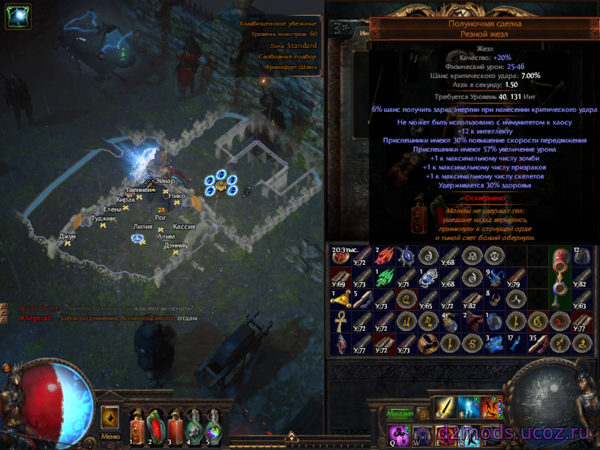Click the flask-and-arrow button above Меню

110,415
